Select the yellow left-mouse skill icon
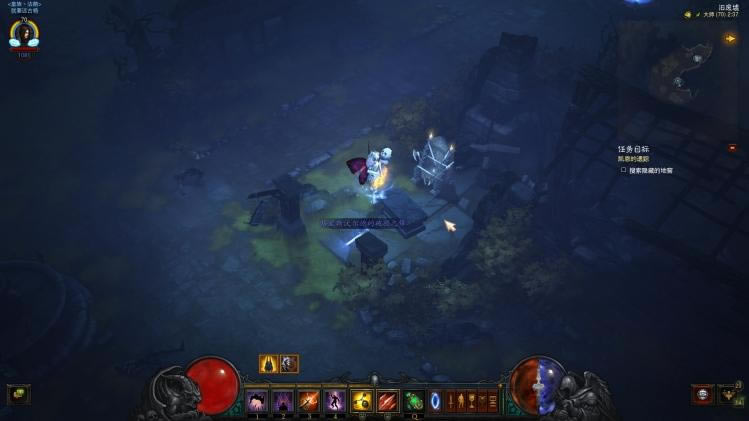This screenshot has width=749, height=421. tap(361, 401)
